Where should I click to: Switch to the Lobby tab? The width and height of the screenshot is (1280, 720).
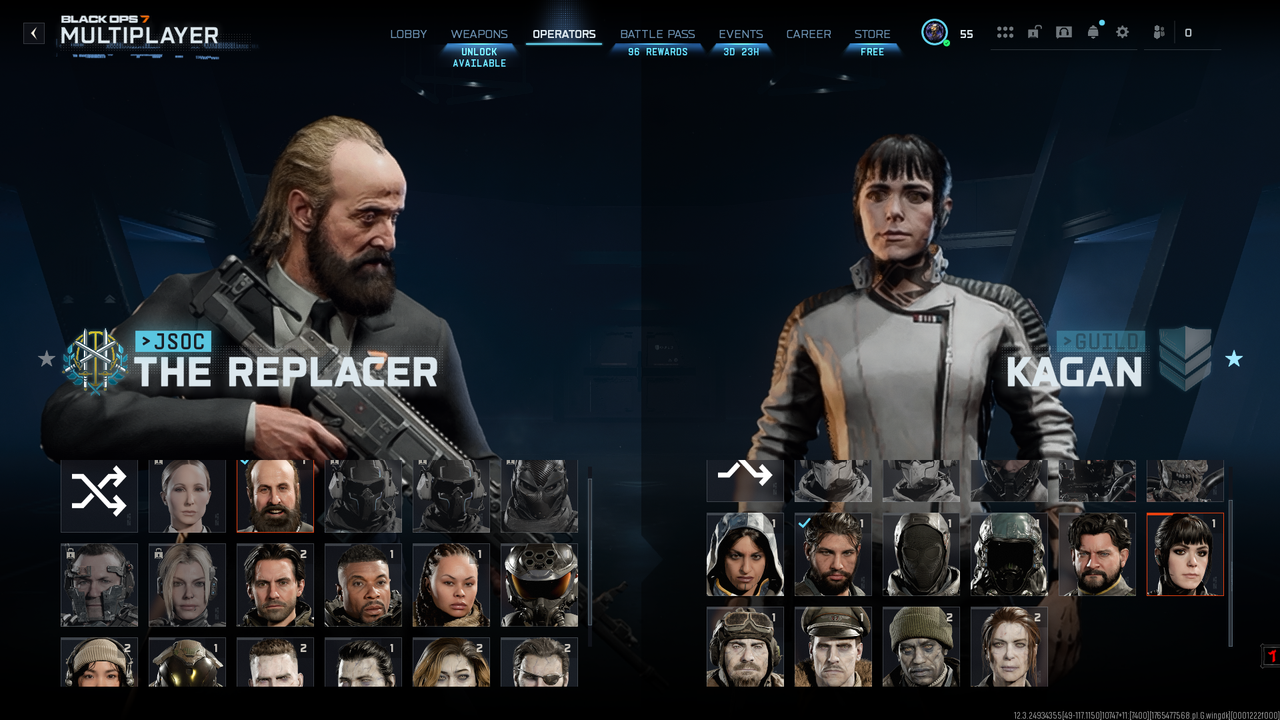tap(408, 34)
